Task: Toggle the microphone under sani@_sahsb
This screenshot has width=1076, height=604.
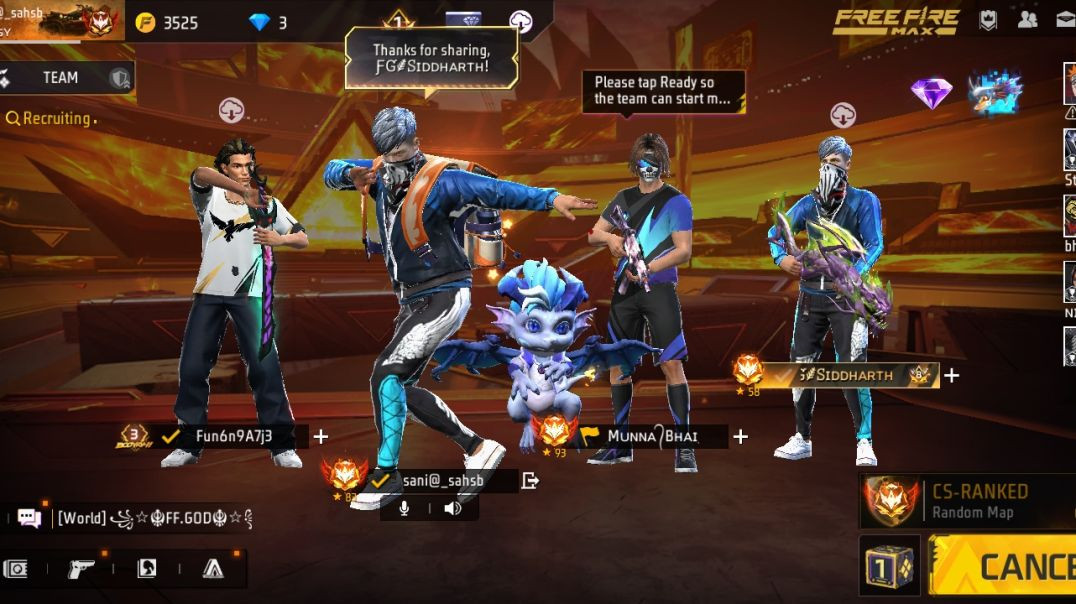Action: click(x=404, y=508)
